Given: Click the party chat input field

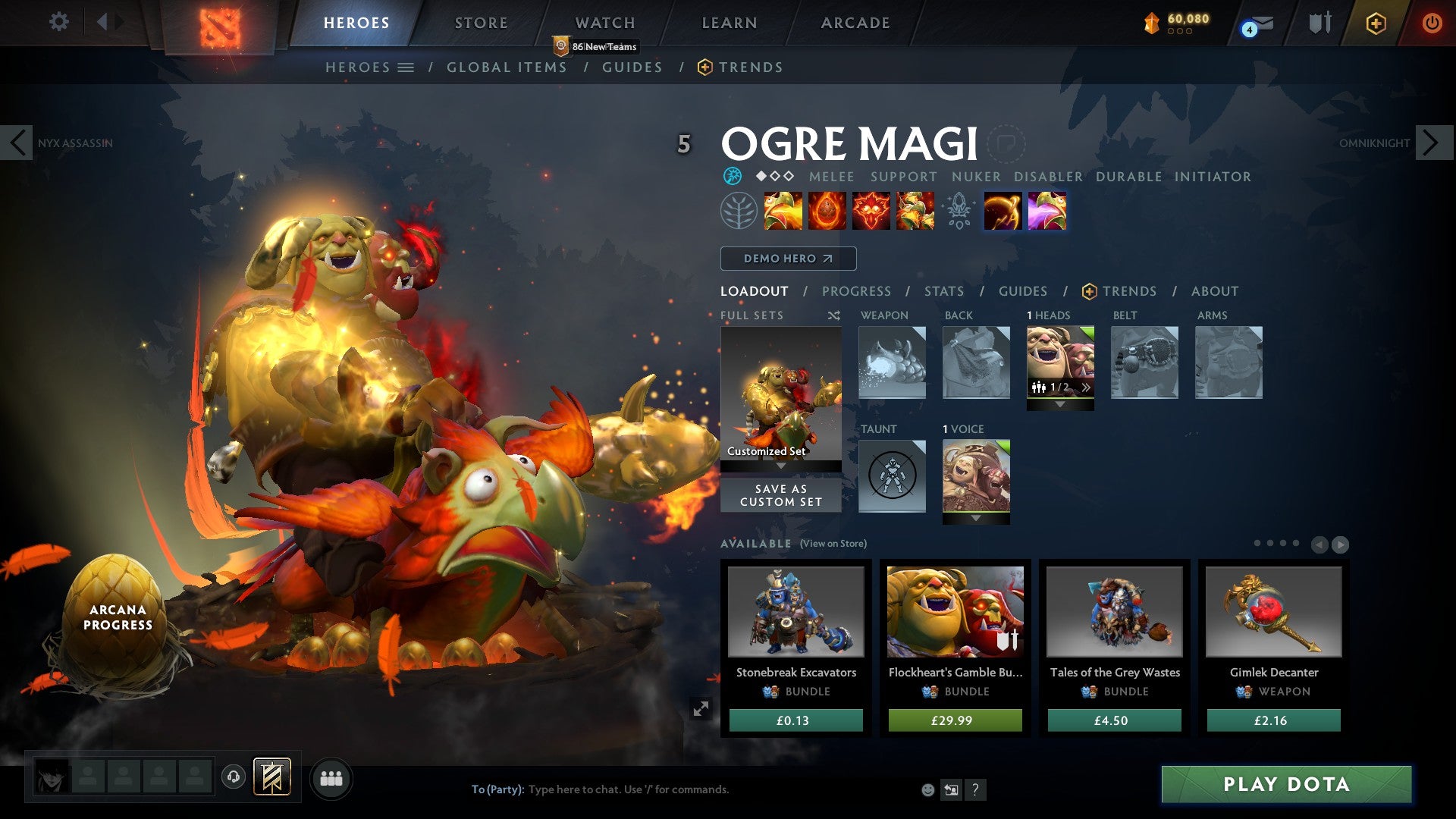Looking at the screenshot, I should (645, 789).
